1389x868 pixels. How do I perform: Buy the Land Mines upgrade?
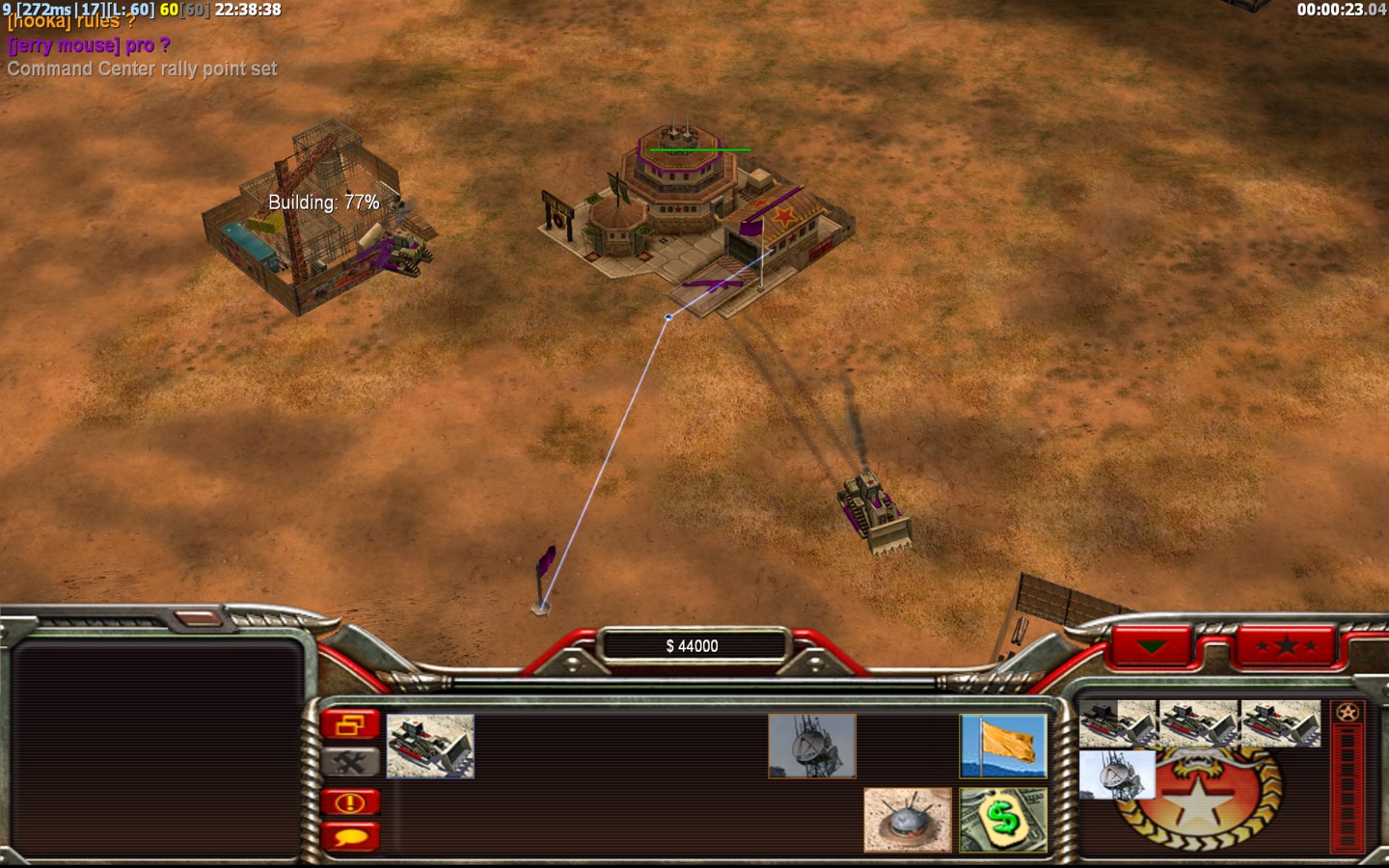[907, 820]
